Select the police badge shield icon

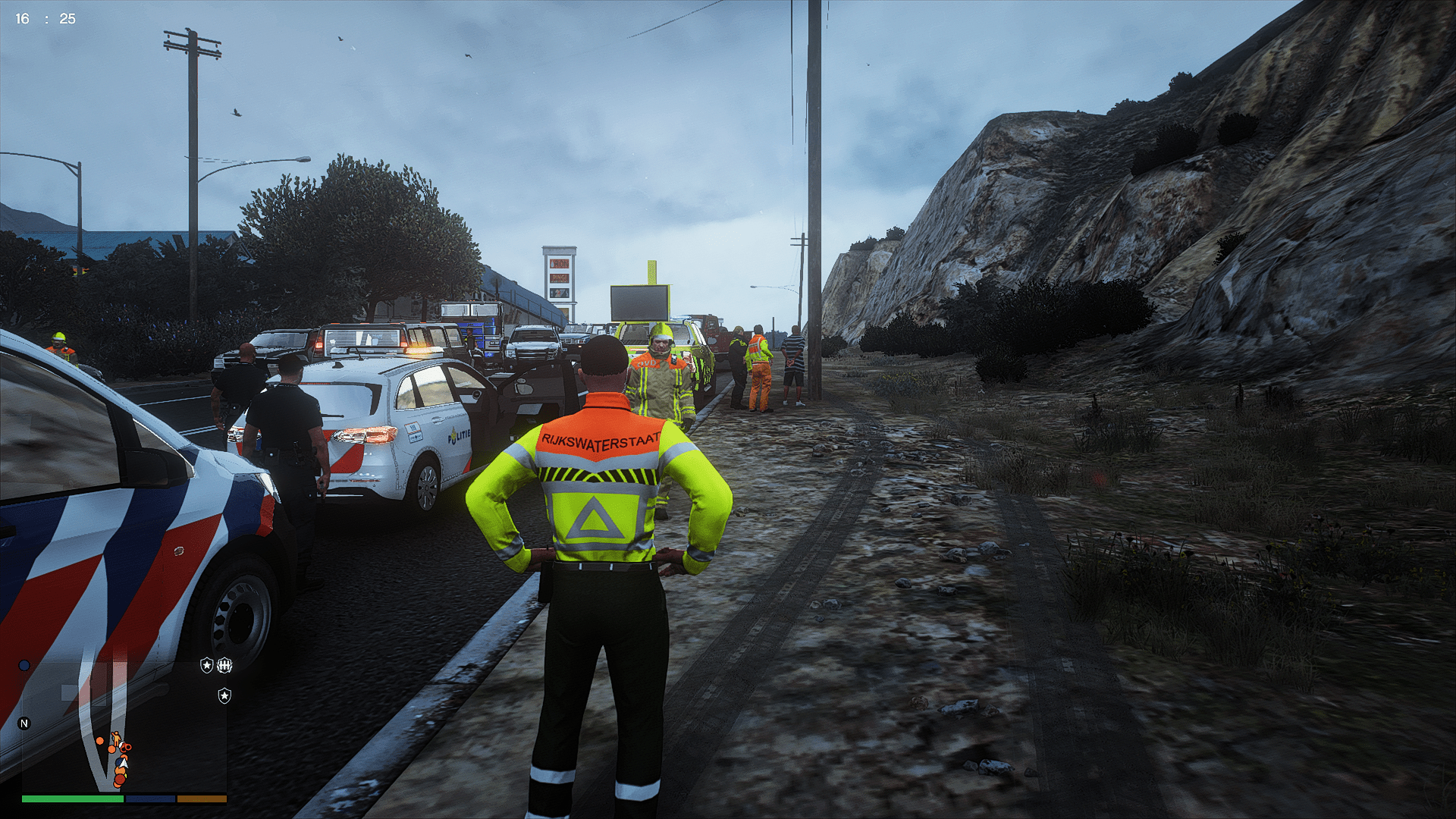coord(207,666)
